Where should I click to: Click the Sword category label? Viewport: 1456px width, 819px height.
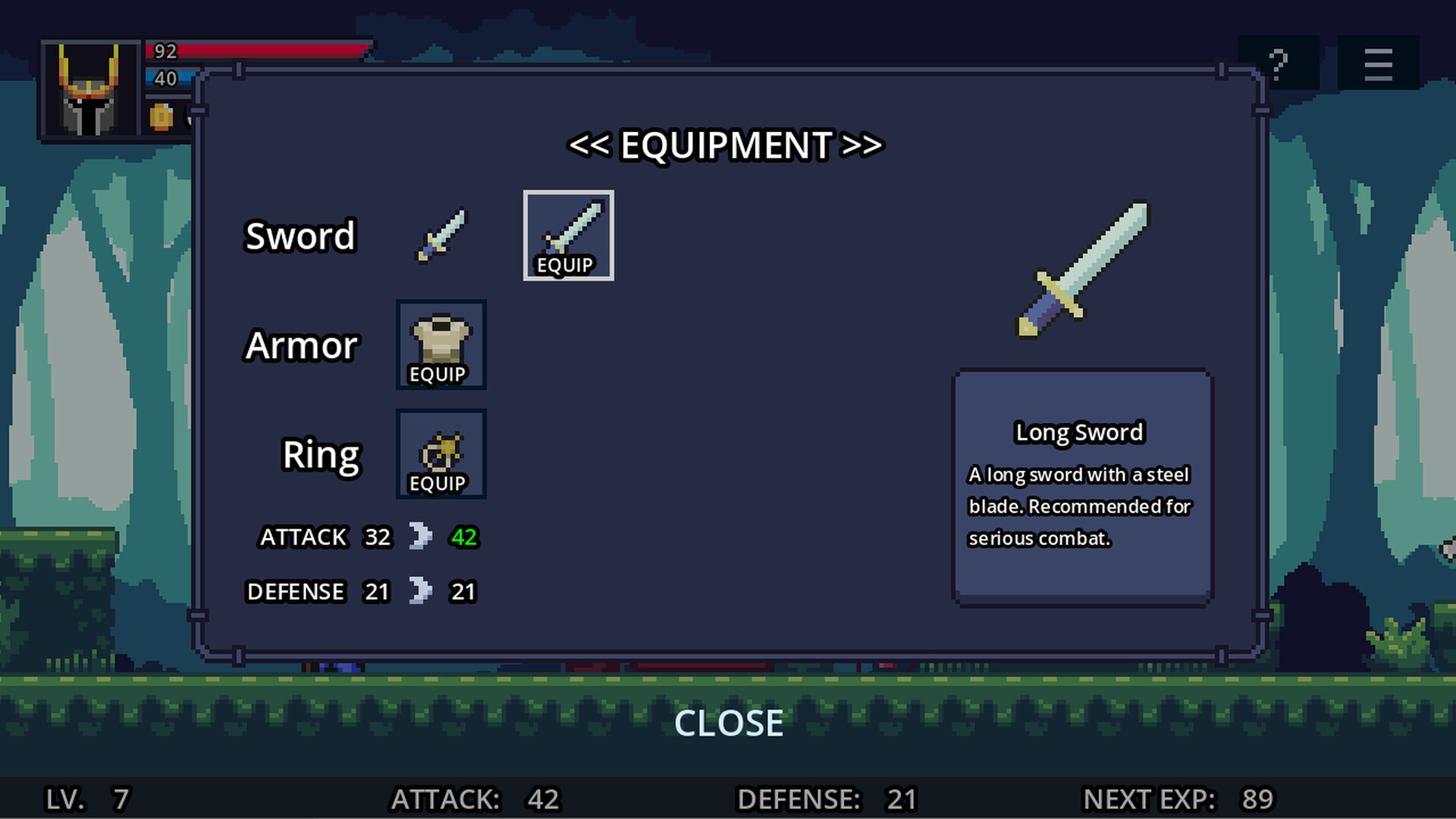(x=300, y=235)
